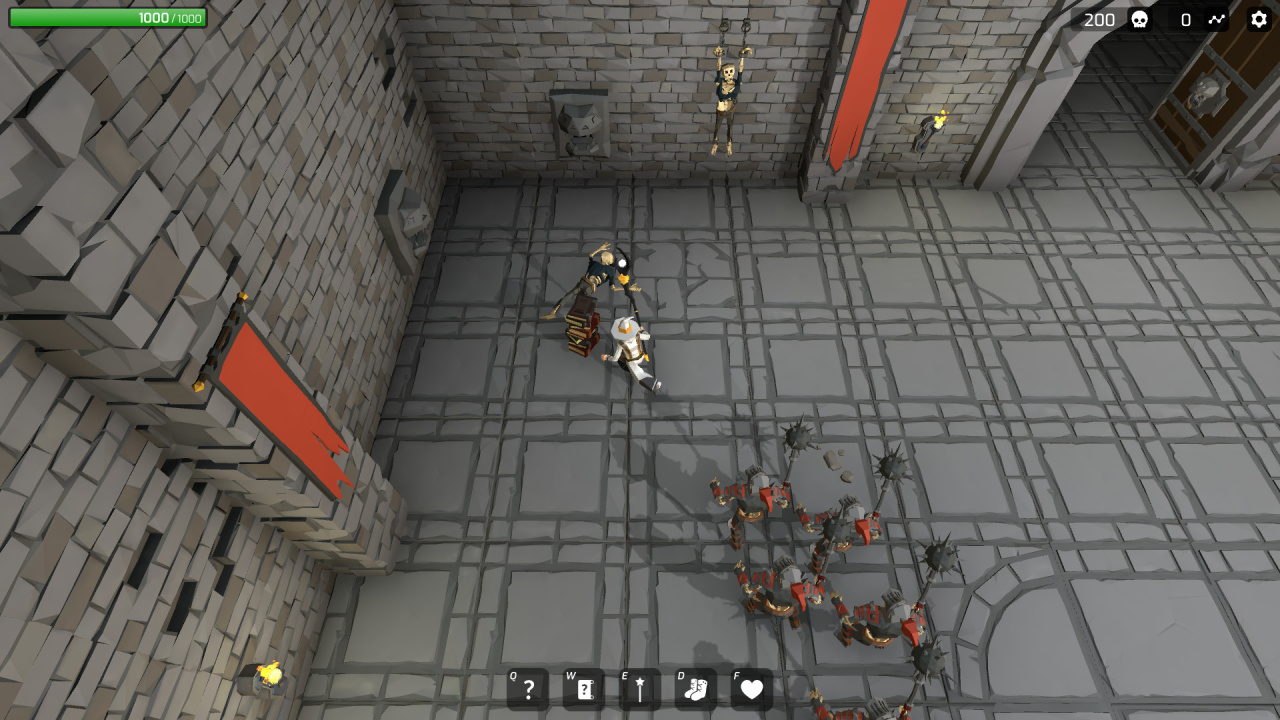Click the line graph stats icon
Image resolution: width=1280 pixels, height=720 pixels.
[1216, 19]
